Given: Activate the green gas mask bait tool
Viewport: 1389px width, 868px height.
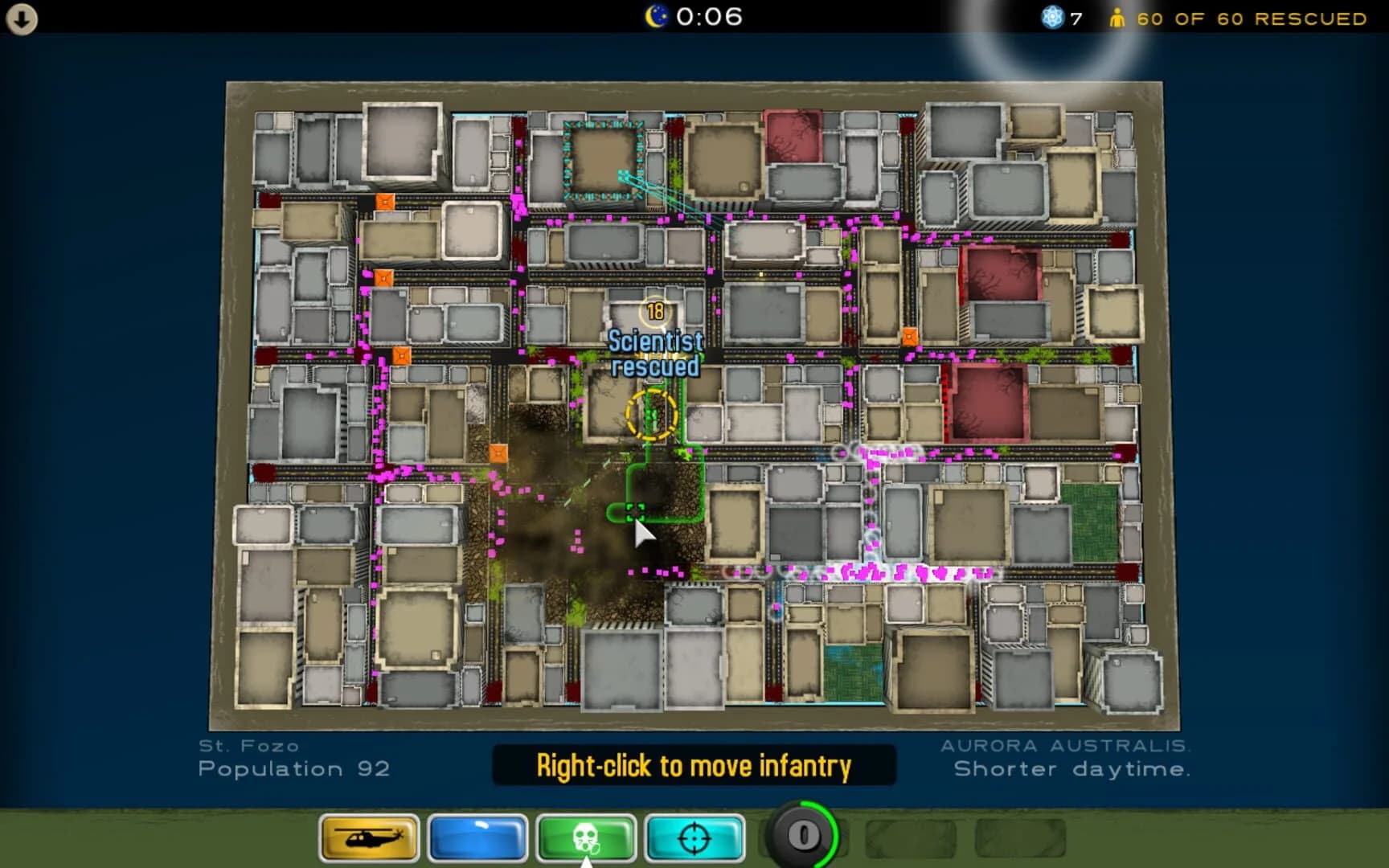Looking at the screenshot, I should [x=586, y=837].
